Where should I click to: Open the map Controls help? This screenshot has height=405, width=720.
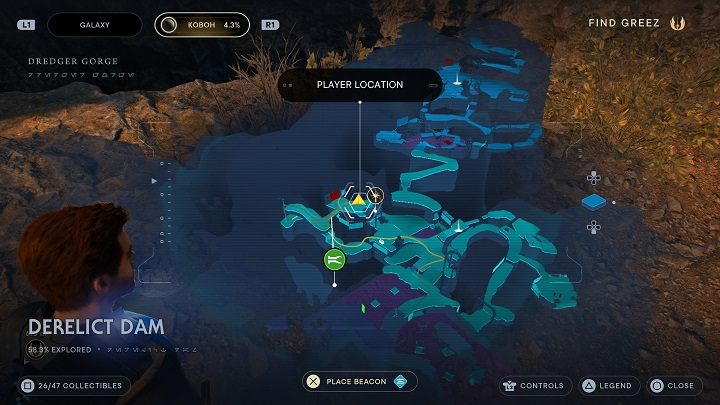pos(536,385)
